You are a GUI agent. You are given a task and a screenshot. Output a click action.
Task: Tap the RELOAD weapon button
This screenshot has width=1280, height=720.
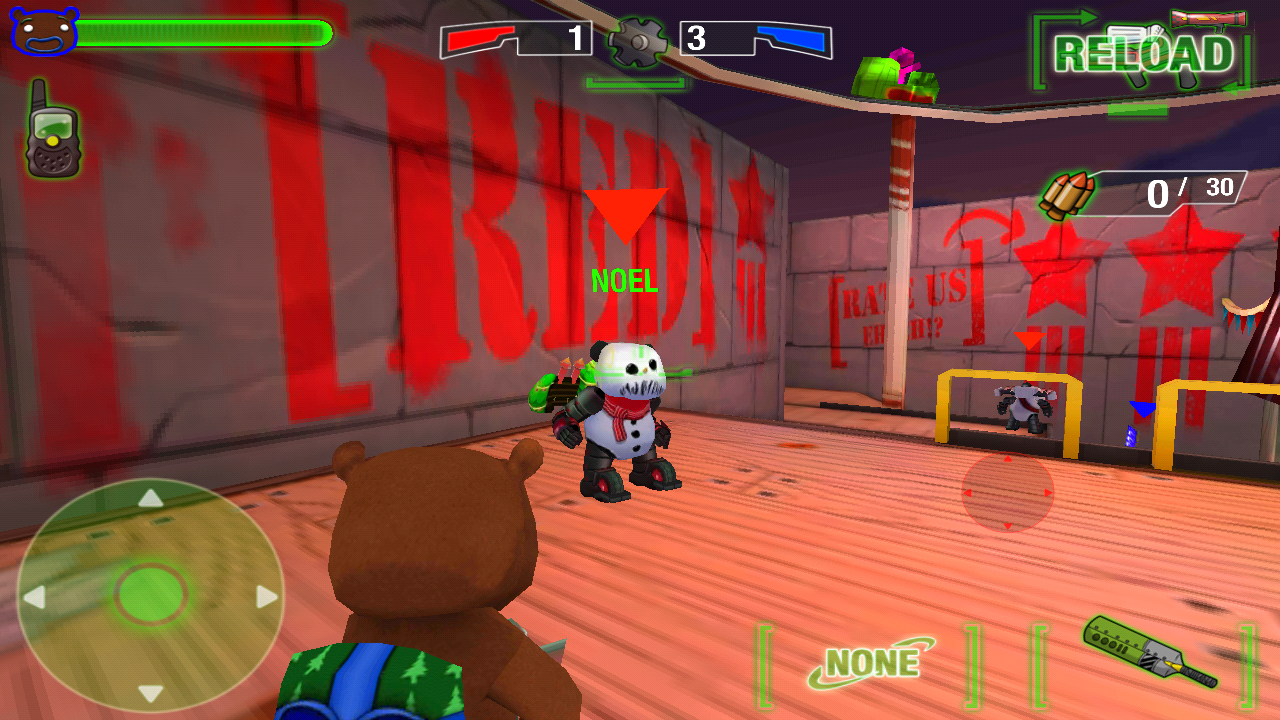[x=1143, y=54]
